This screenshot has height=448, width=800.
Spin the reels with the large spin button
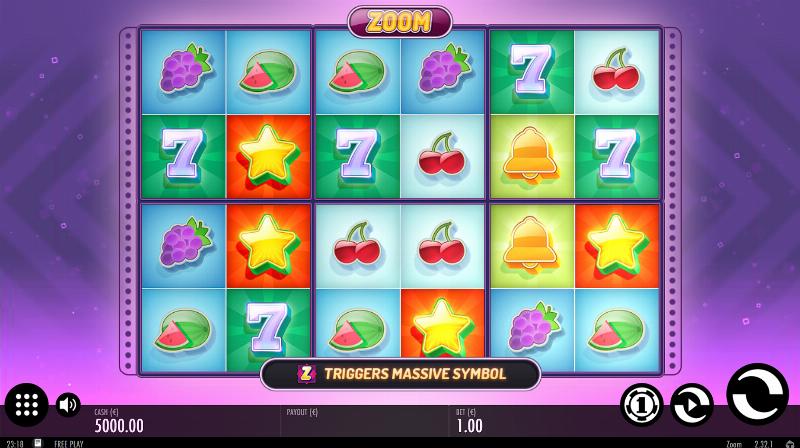click(x=757, y=395)
